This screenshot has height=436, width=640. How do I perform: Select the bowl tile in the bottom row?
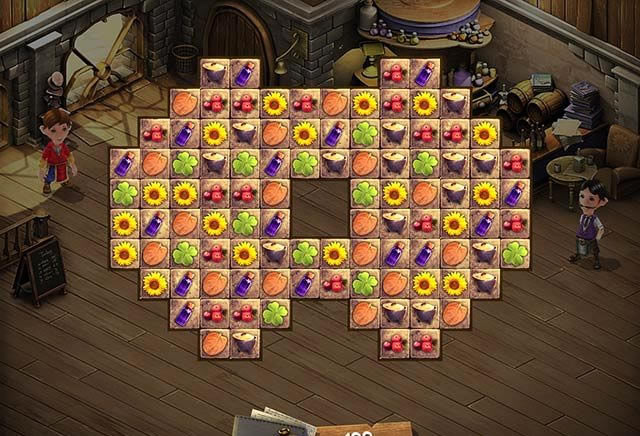click(244, 343)
